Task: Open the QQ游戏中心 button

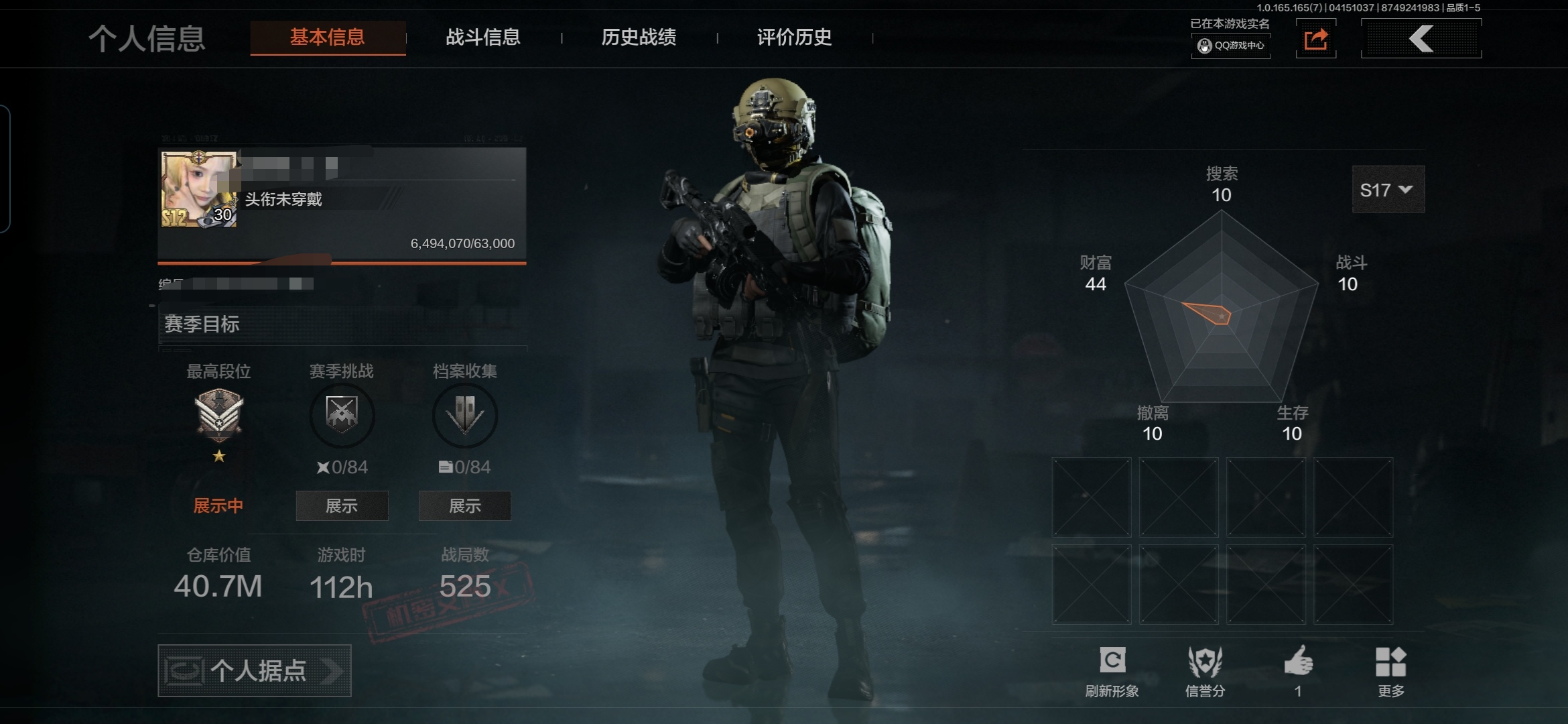Action: click(x=1231, y=46)
